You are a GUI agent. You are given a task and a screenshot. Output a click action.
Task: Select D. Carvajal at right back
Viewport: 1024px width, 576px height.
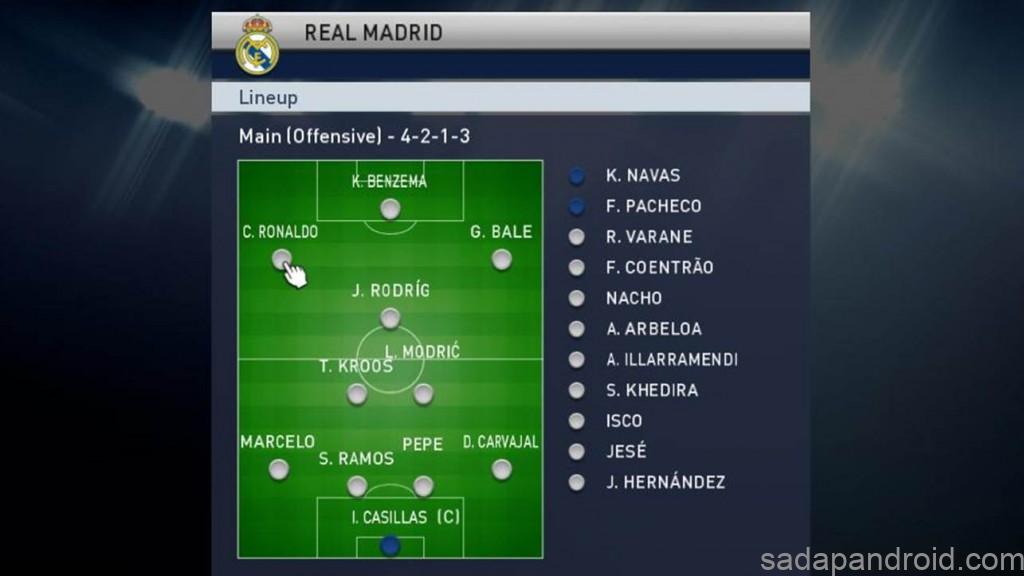[x=501, y=469]
